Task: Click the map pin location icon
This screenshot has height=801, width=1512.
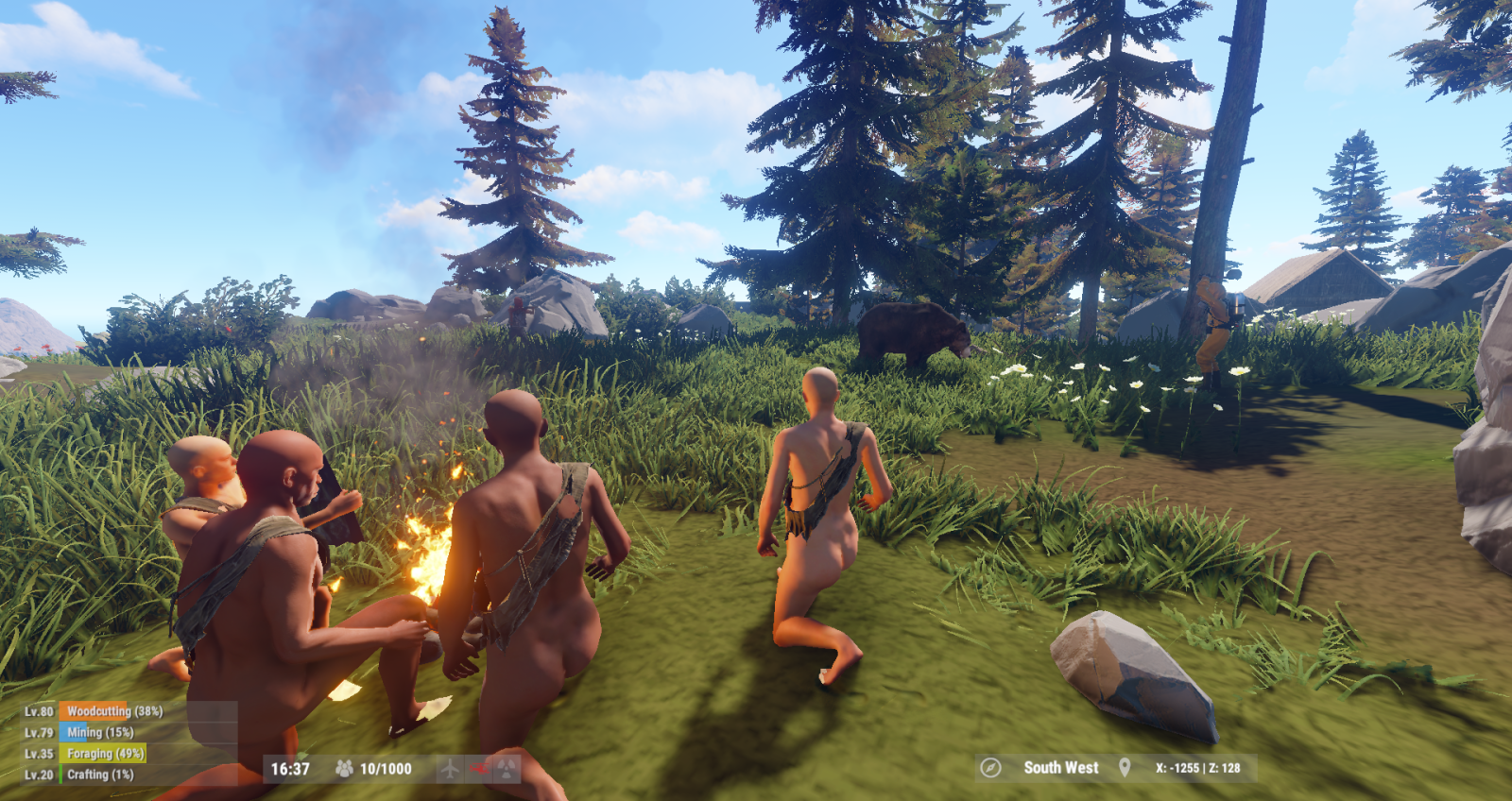Action: point(1125,768)
